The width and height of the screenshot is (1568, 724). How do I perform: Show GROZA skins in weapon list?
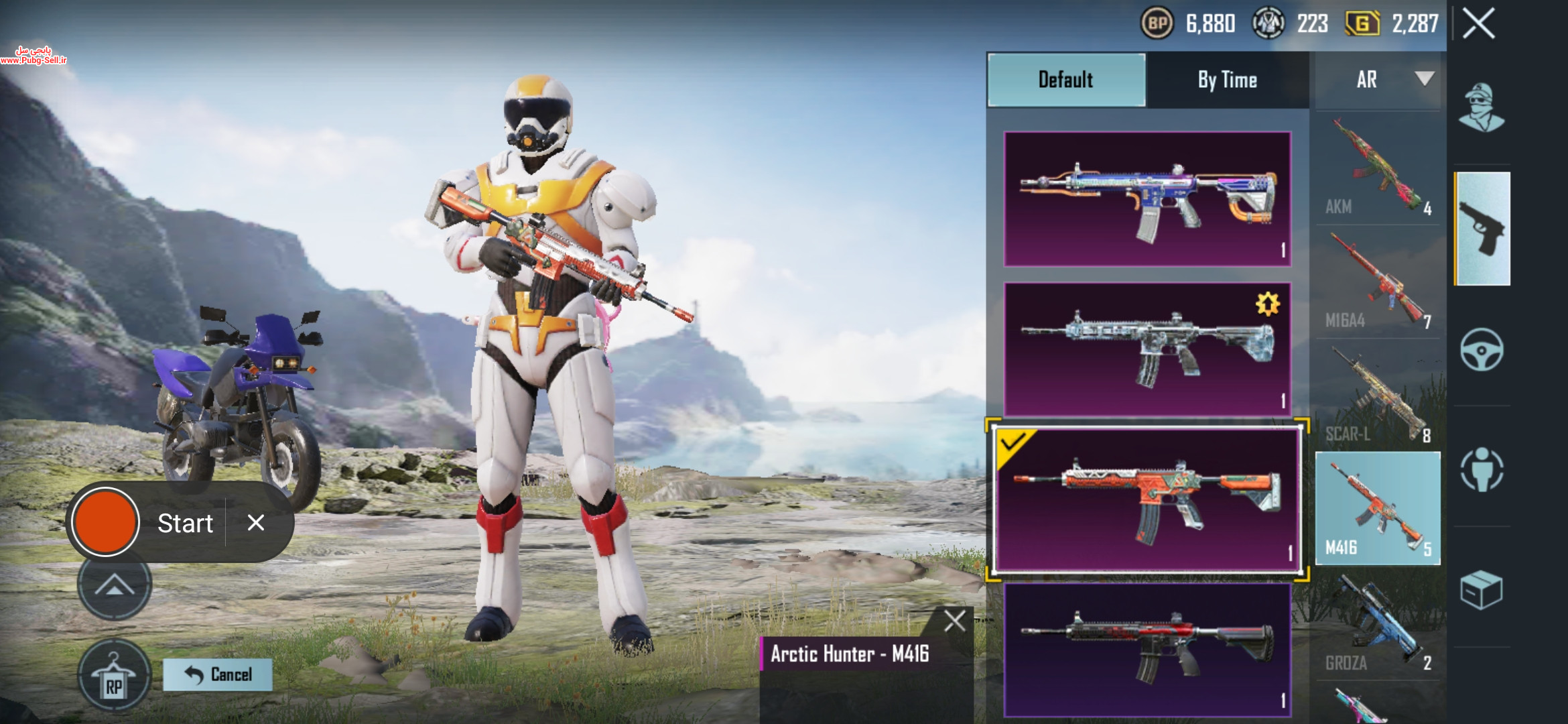pos(1378,625)
